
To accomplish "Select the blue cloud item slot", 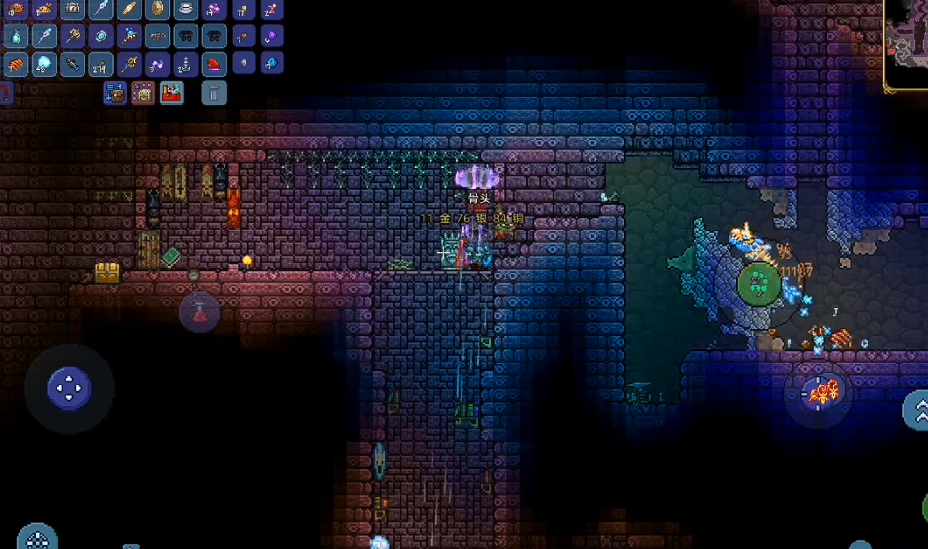I will coord(43,65).
